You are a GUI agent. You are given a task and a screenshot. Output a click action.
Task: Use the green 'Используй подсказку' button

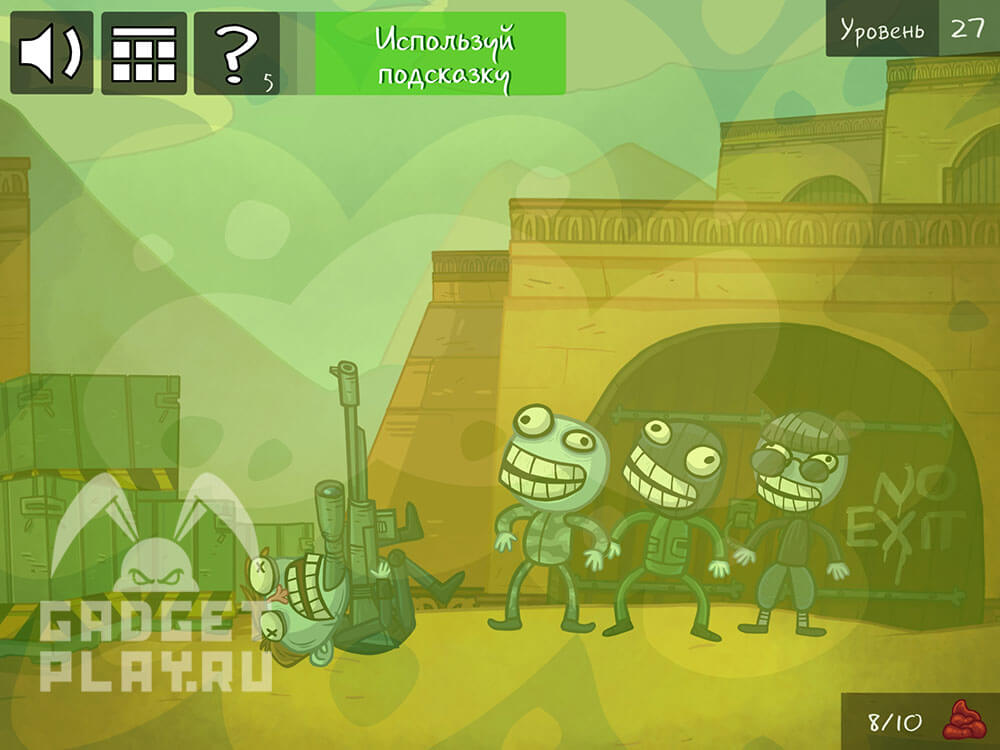tap(441, 54)
